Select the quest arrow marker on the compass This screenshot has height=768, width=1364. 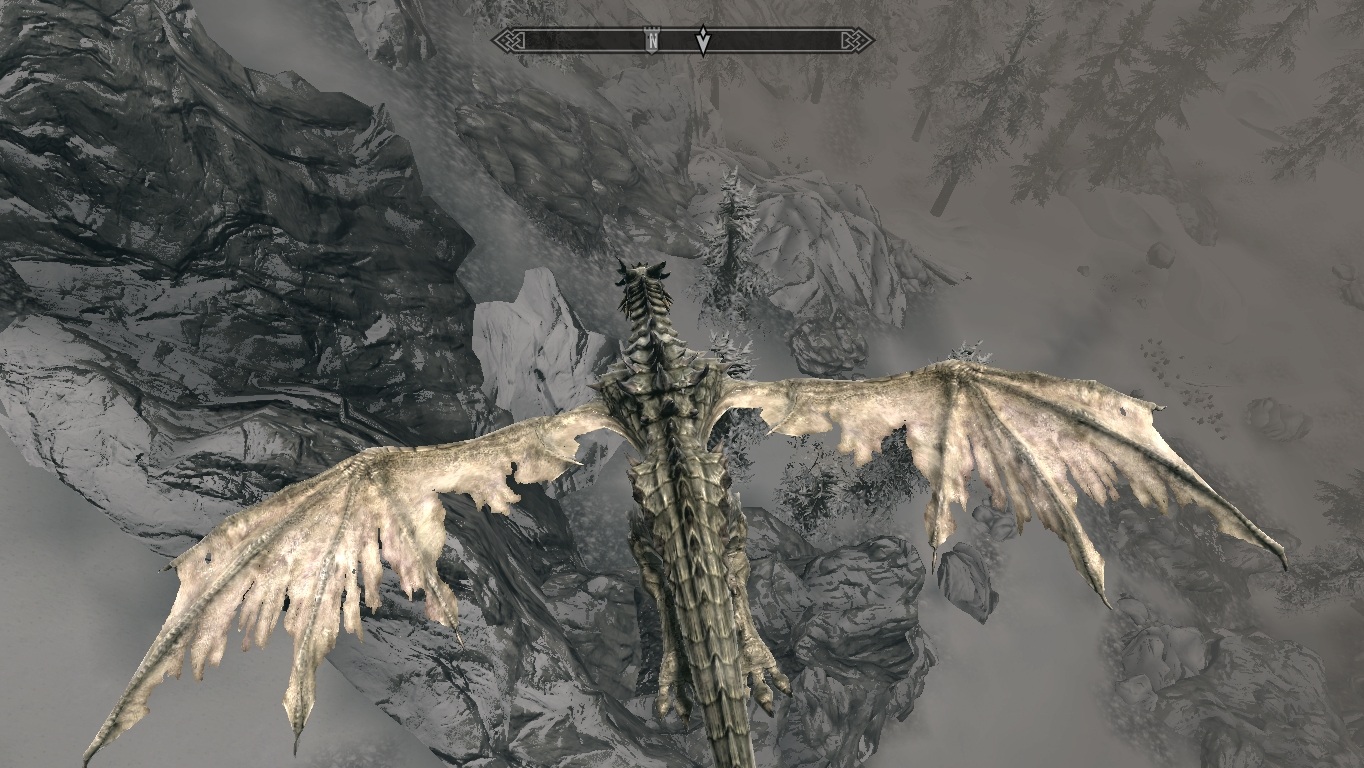[704, 41]
